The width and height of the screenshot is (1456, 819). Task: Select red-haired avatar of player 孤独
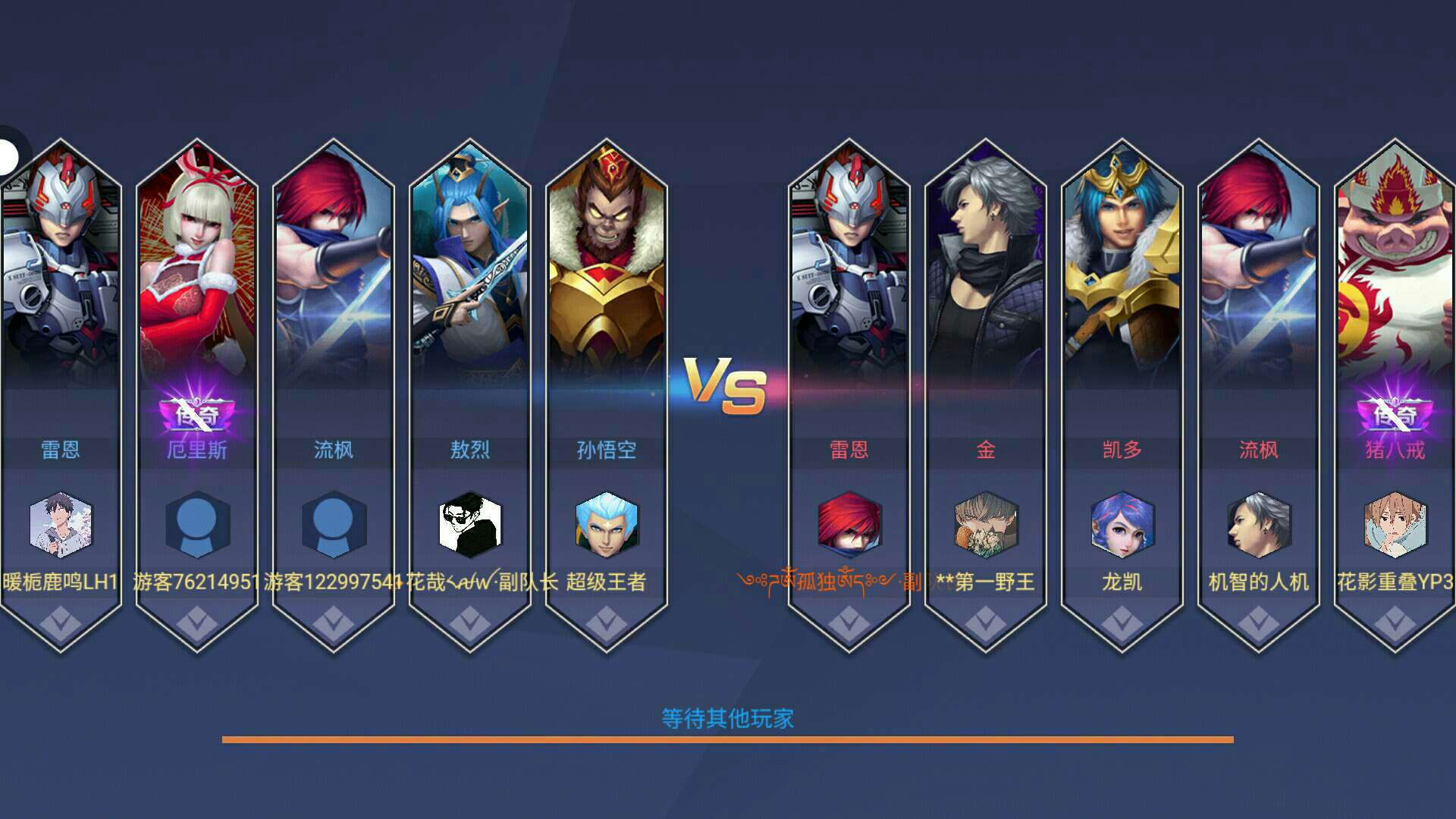(849, 525)
